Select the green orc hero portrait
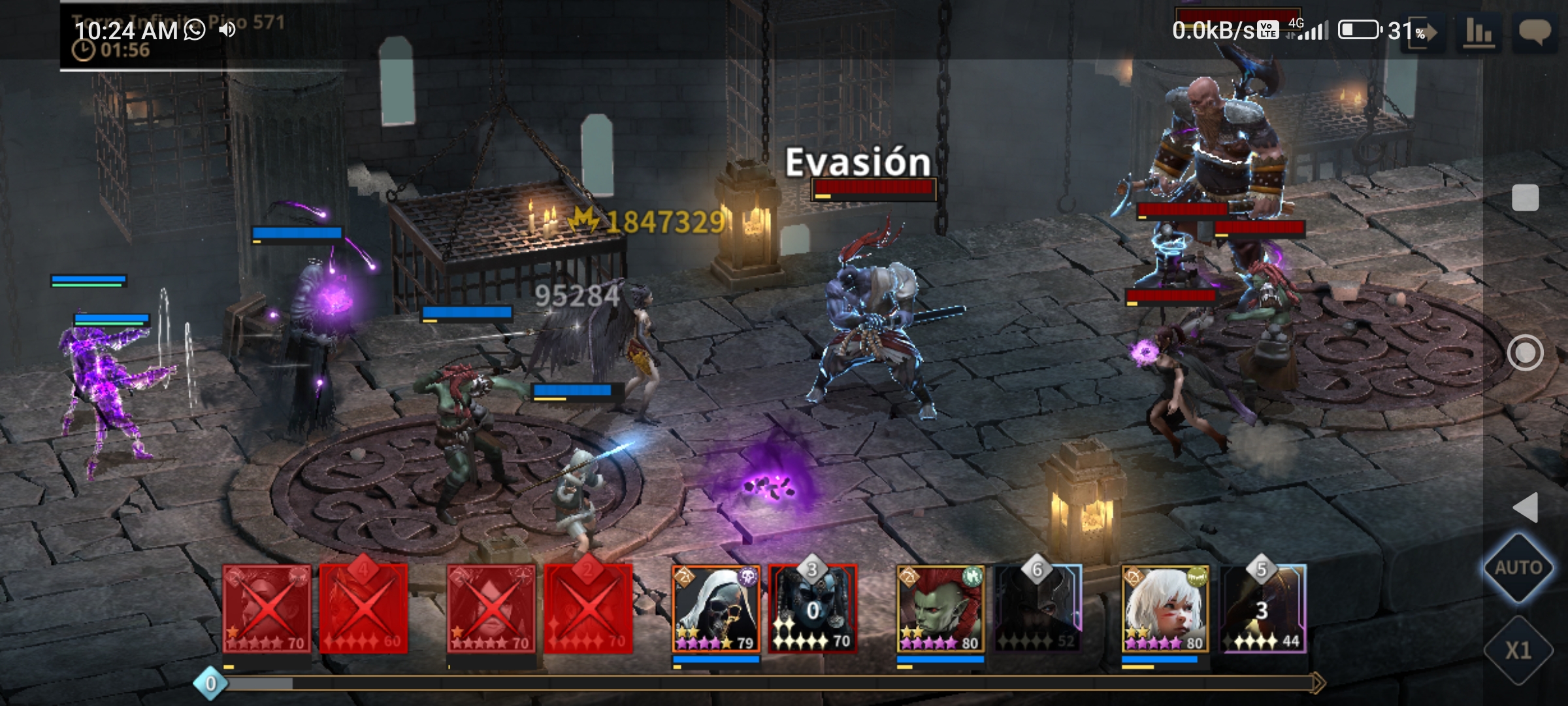Screen dimensions: 1568x706 (x=941, y=609)
